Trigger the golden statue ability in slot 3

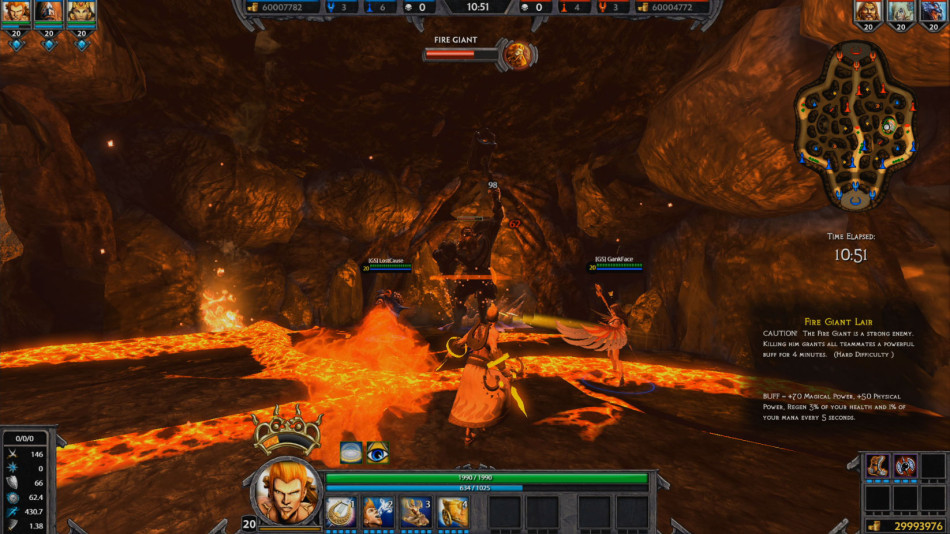[415, 512]
